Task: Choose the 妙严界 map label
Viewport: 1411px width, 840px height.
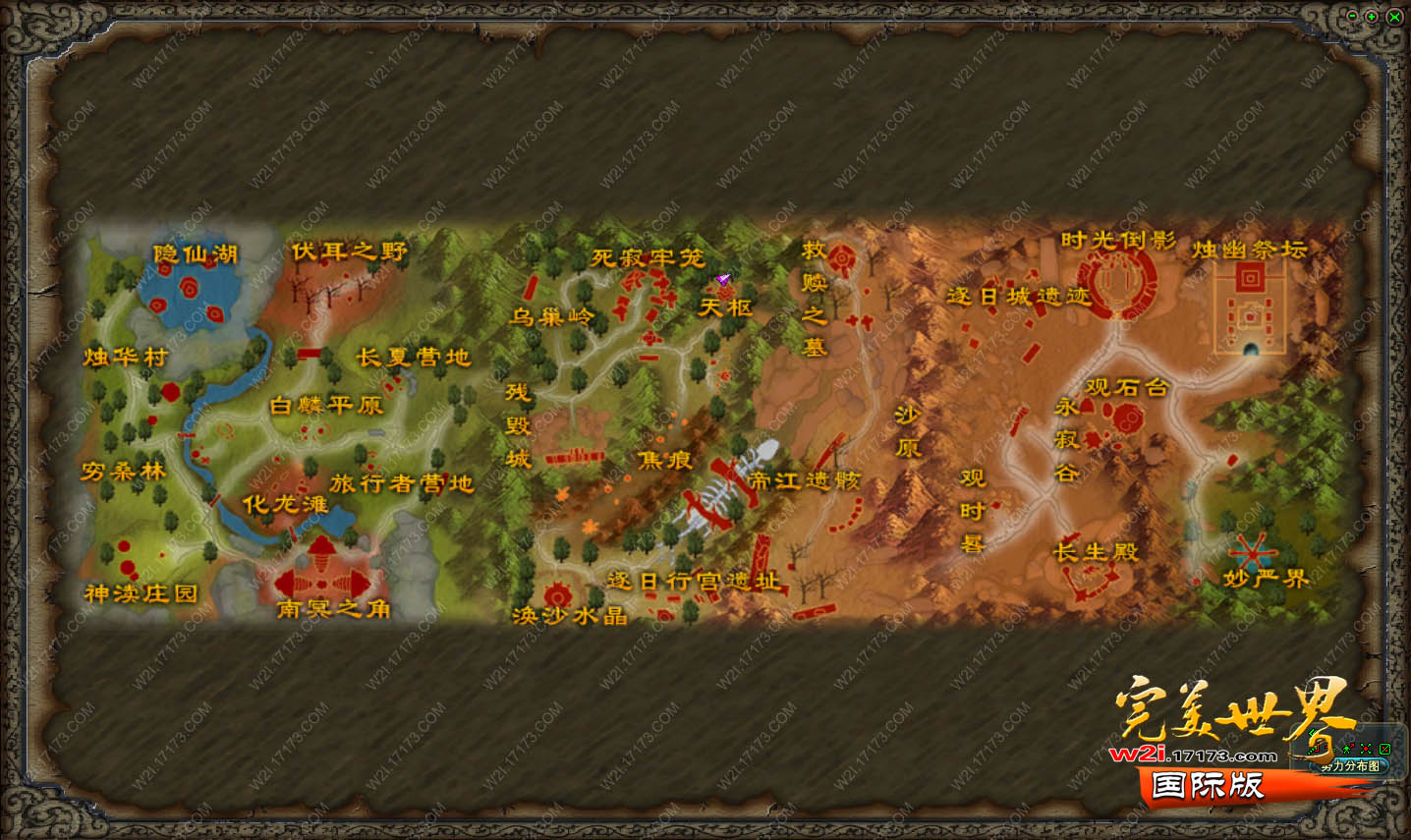Action: (1266, 579)
